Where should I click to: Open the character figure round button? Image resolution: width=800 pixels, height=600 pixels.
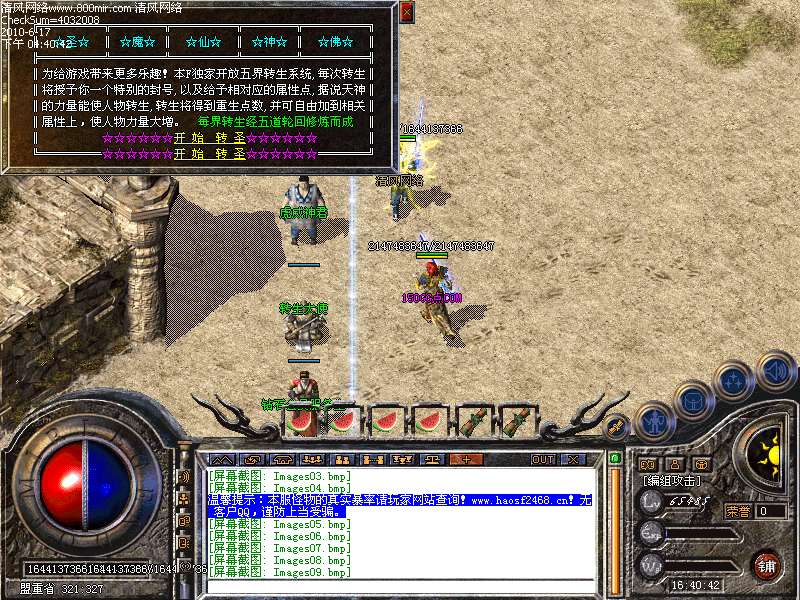(654, 421)
